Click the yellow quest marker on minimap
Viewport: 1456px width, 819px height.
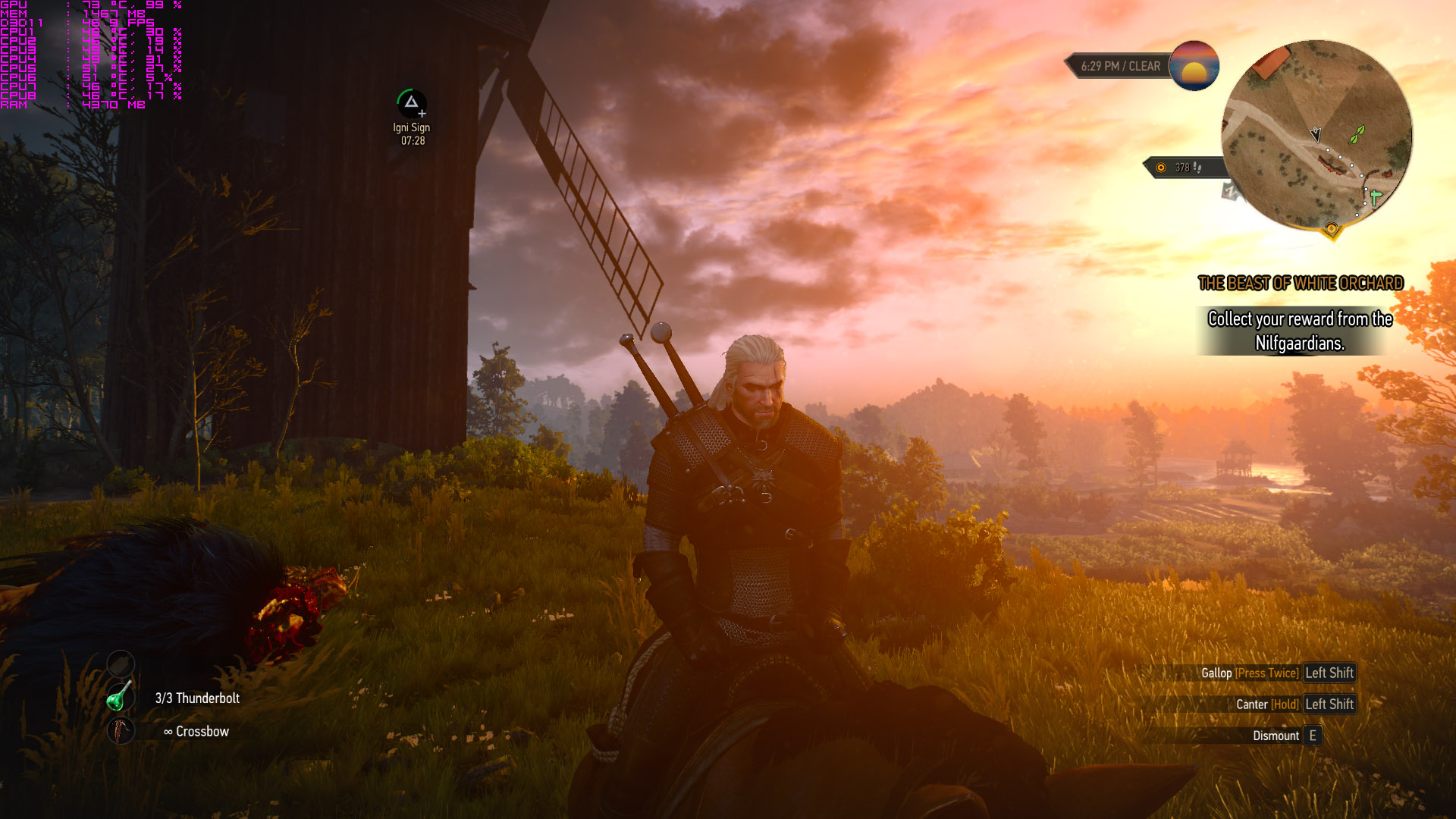tap(1331, 229)
